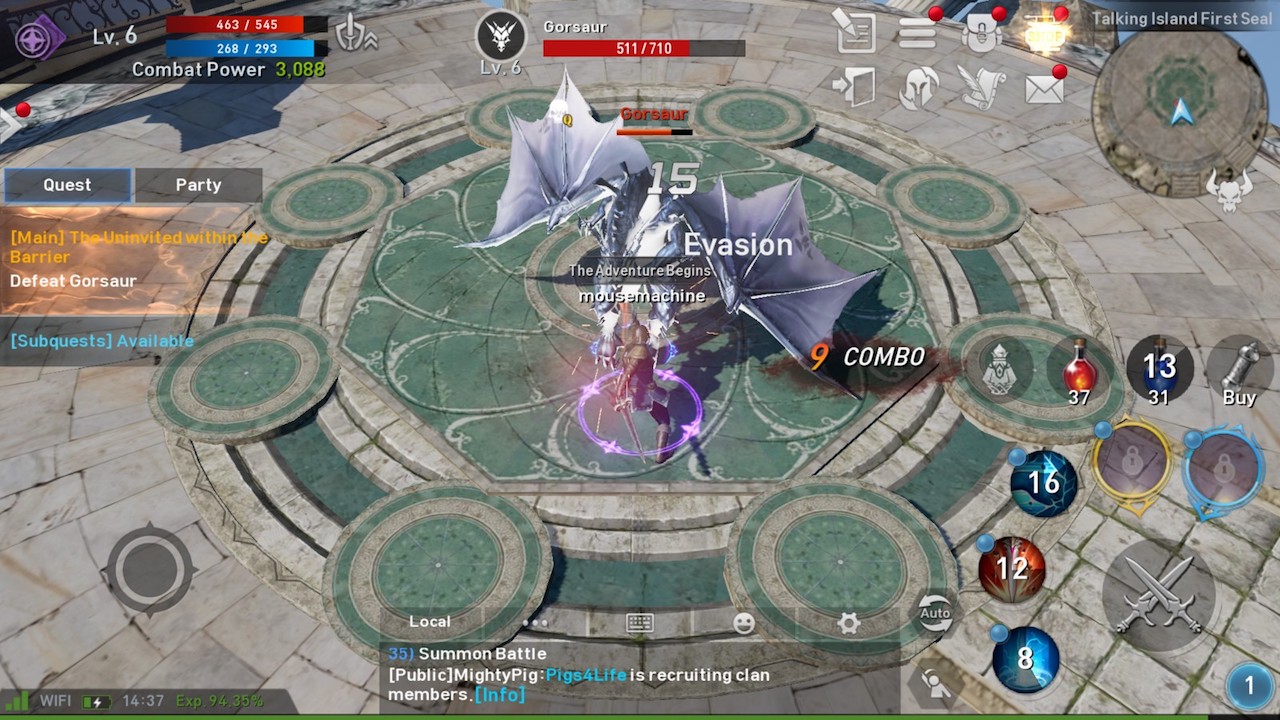Switch to the Party tab
The image size is (1280, 720).
pos(198,185)
